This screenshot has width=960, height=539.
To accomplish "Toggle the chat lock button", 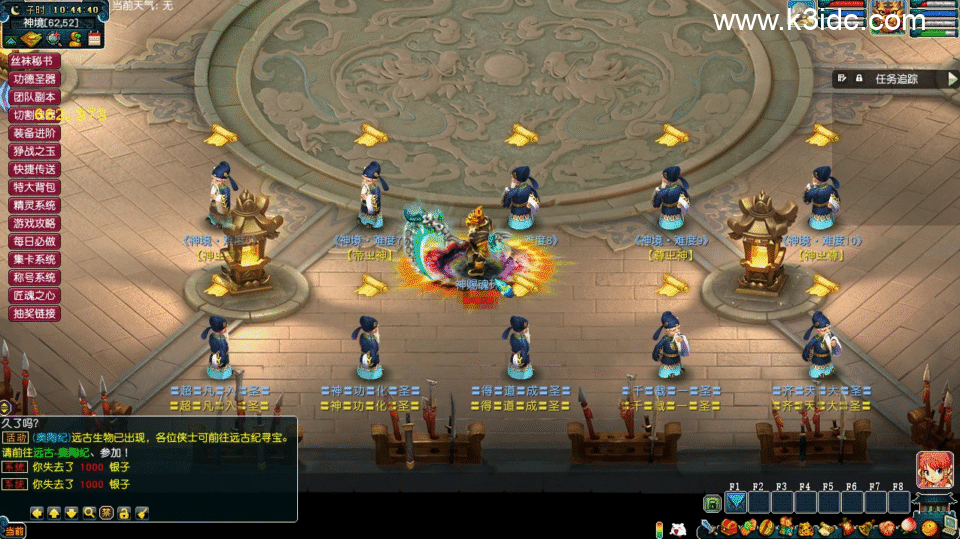I will click(x=124, y=512).
